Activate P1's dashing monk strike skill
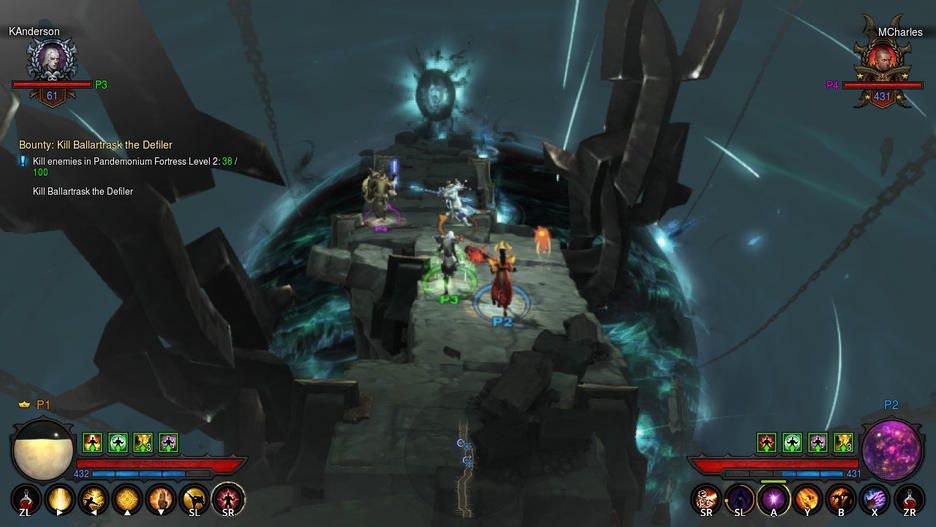This screenshot has width=936, height=527. pyautogui.click(x=94, y=498)
